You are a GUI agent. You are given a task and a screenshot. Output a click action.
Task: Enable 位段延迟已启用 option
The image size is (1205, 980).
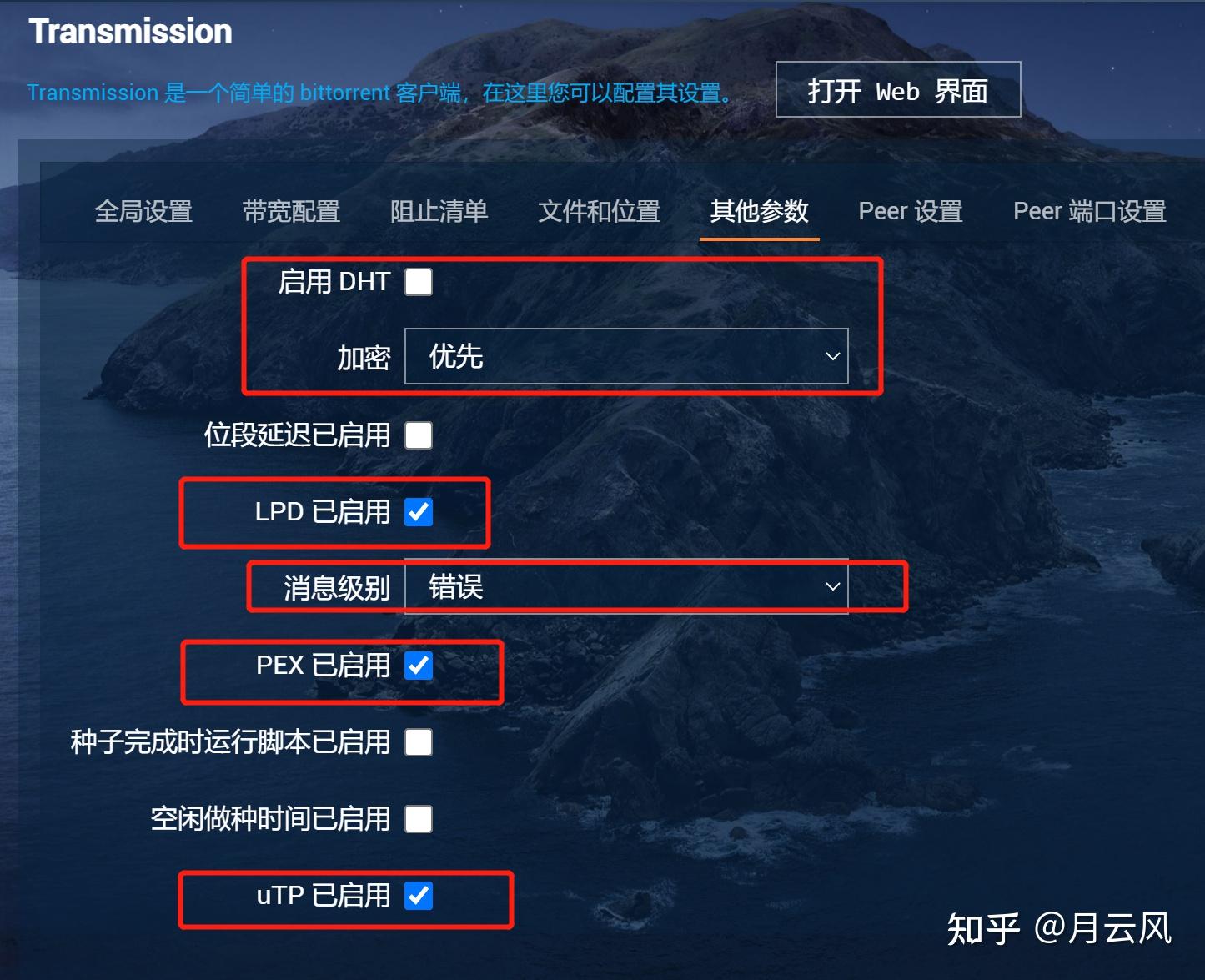(x=418, y=435)
